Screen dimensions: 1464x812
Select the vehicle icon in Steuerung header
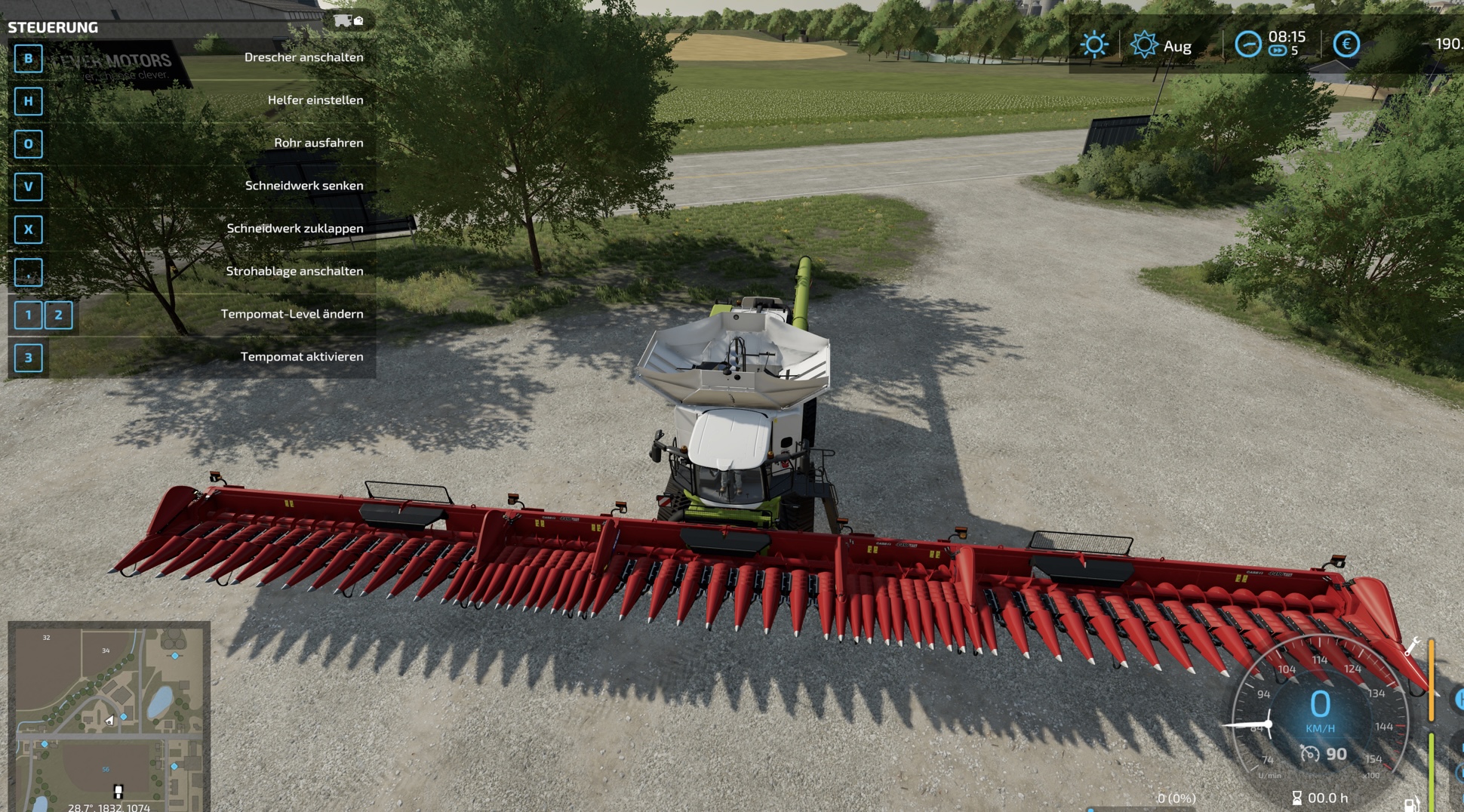343,20
